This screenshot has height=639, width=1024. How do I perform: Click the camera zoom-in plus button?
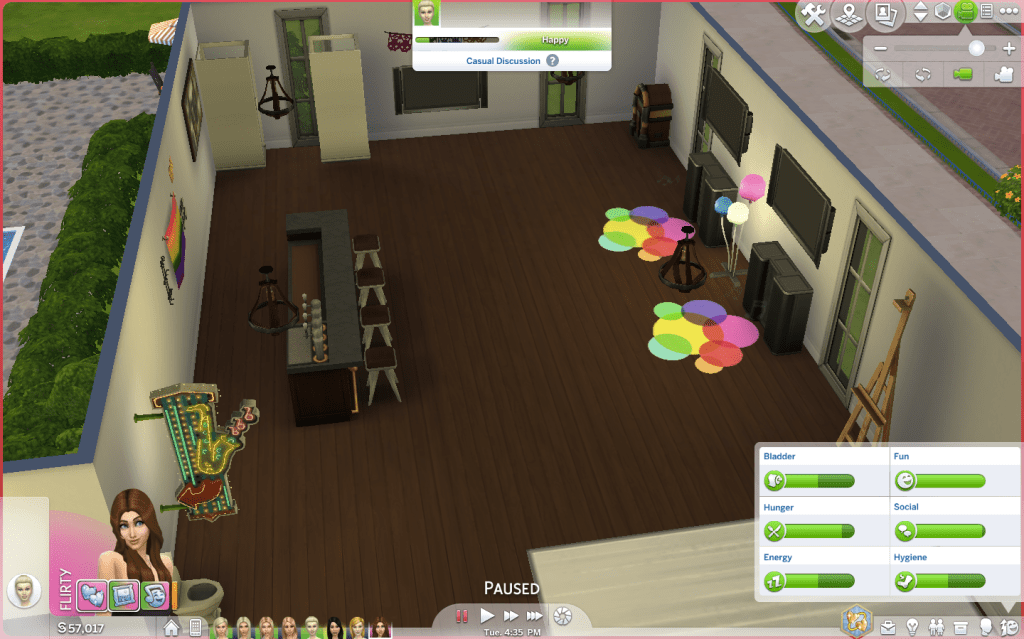[1008, 49]
